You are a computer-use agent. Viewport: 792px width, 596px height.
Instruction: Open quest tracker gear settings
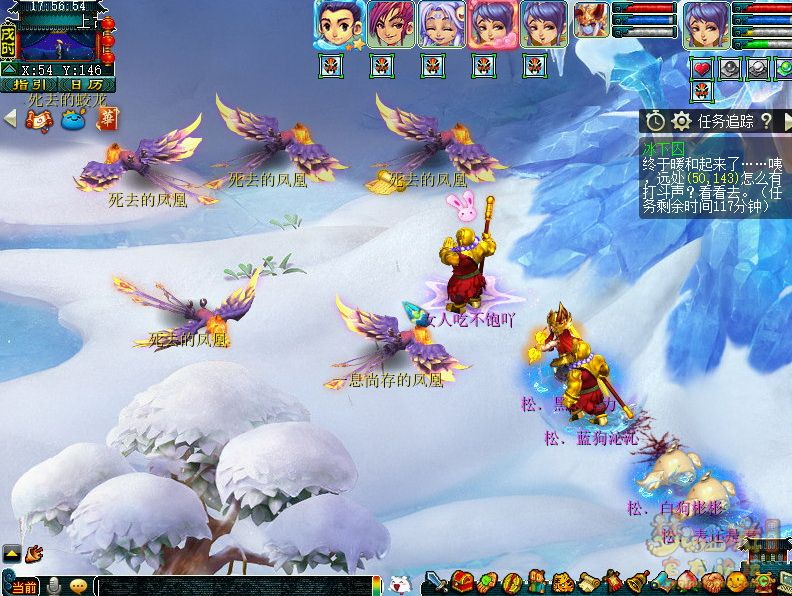coord(682,121)
